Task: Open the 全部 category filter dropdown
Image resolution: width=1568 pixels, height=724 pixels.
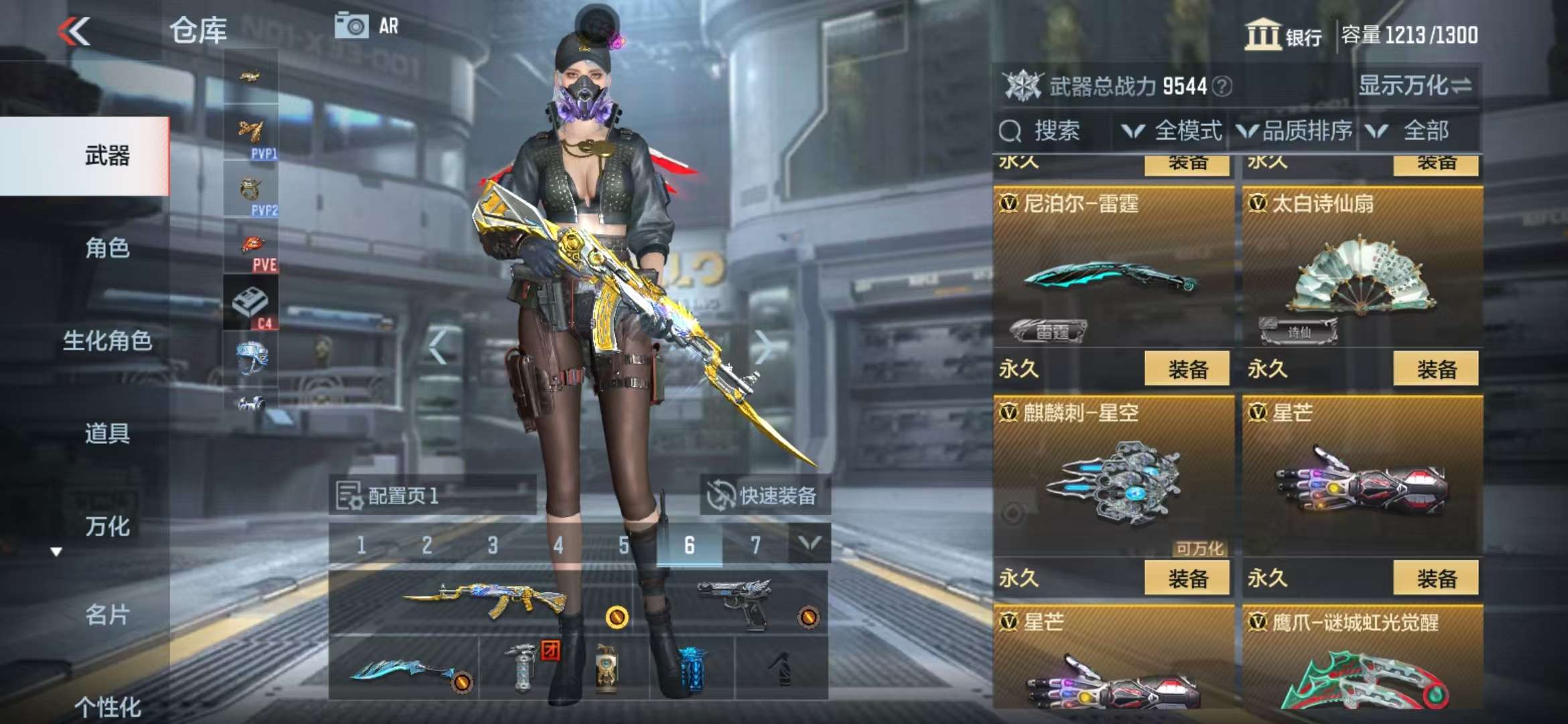Action: tap(1414, 131)
